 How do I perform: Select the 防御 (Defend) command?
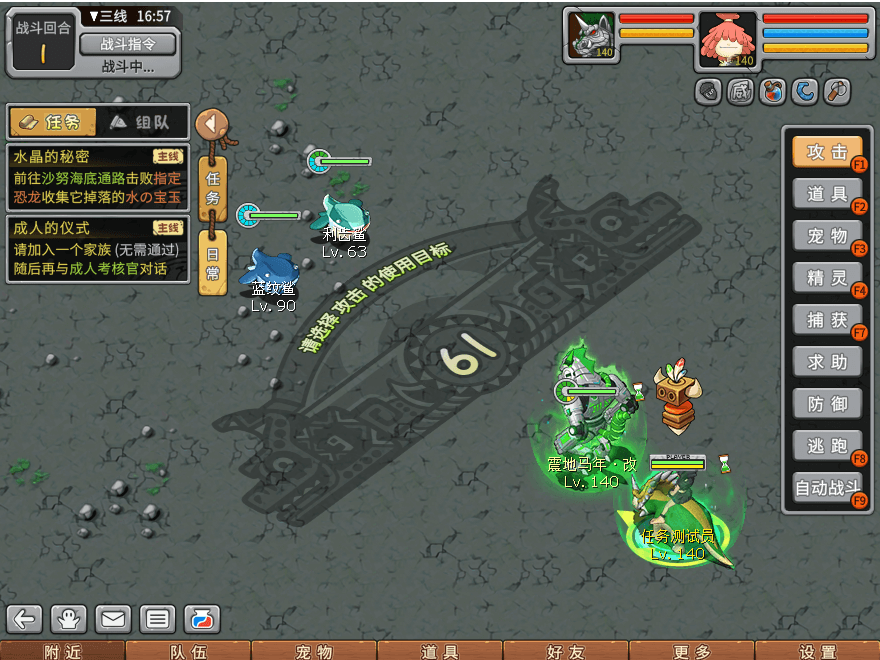click(x=827, y=404)
